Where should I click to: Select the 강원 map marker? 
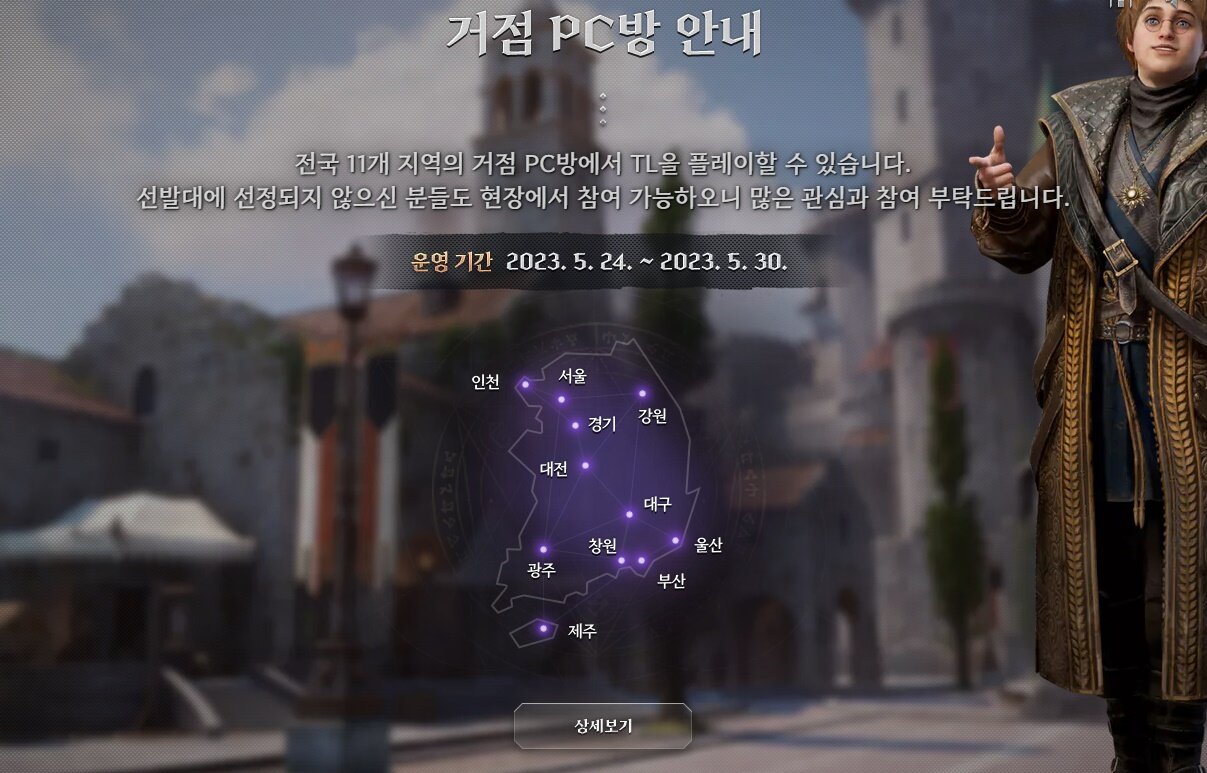pos(642,393)
